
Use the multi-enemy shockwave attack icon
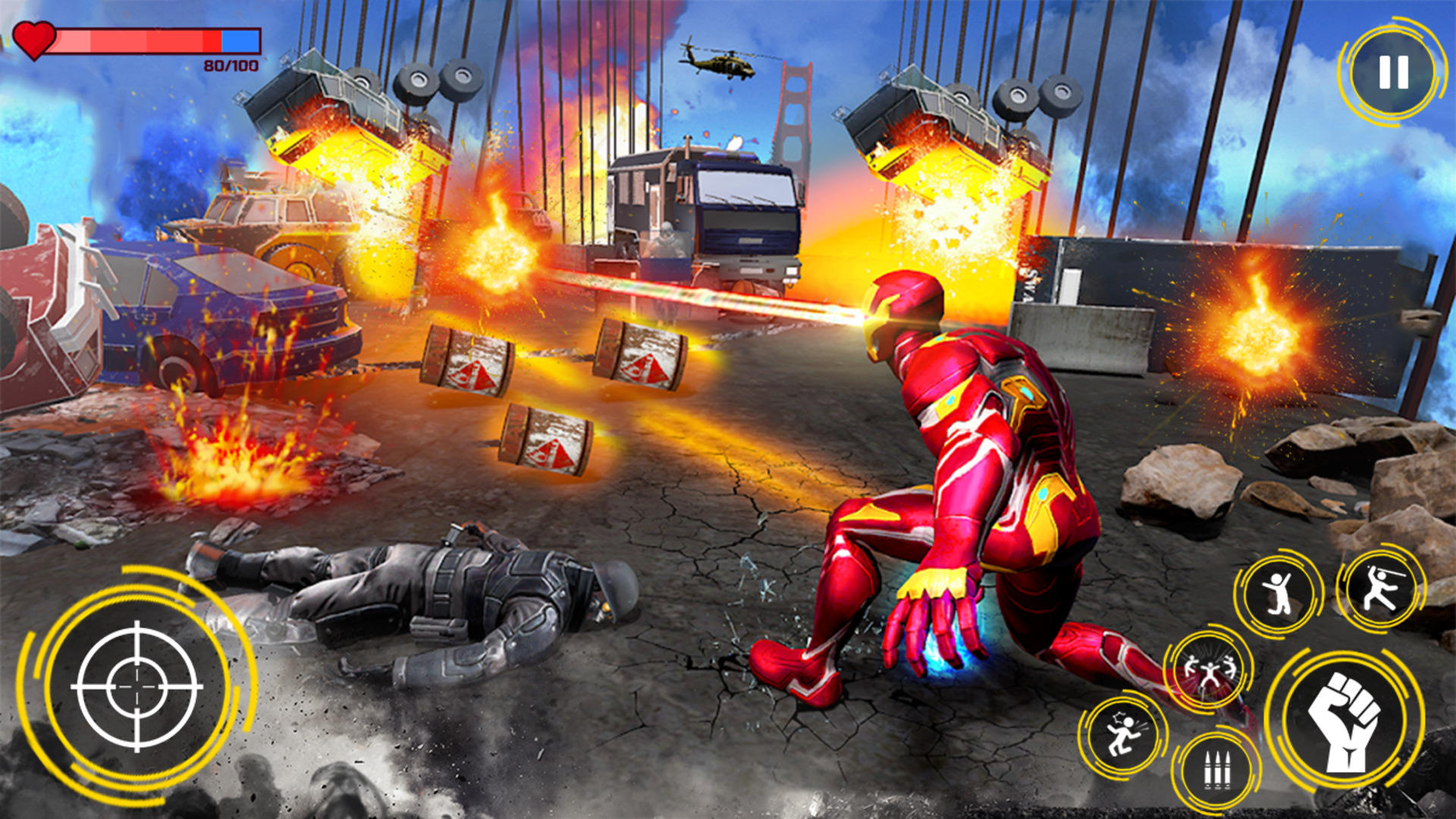1210,667
